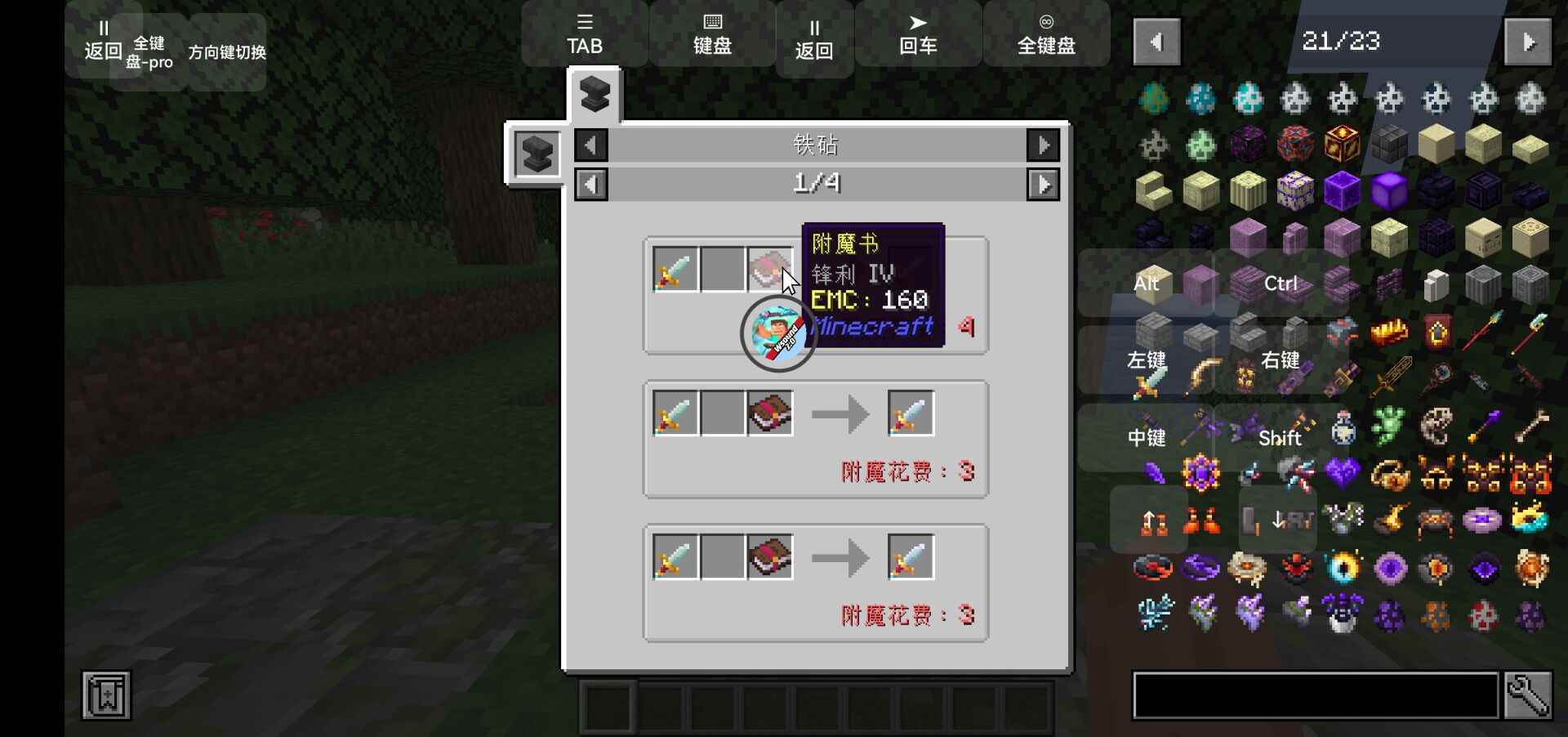1568x737 pixels.
Task: Click the anvil icon beside the 铁砧 title
Action: point(535,154)
